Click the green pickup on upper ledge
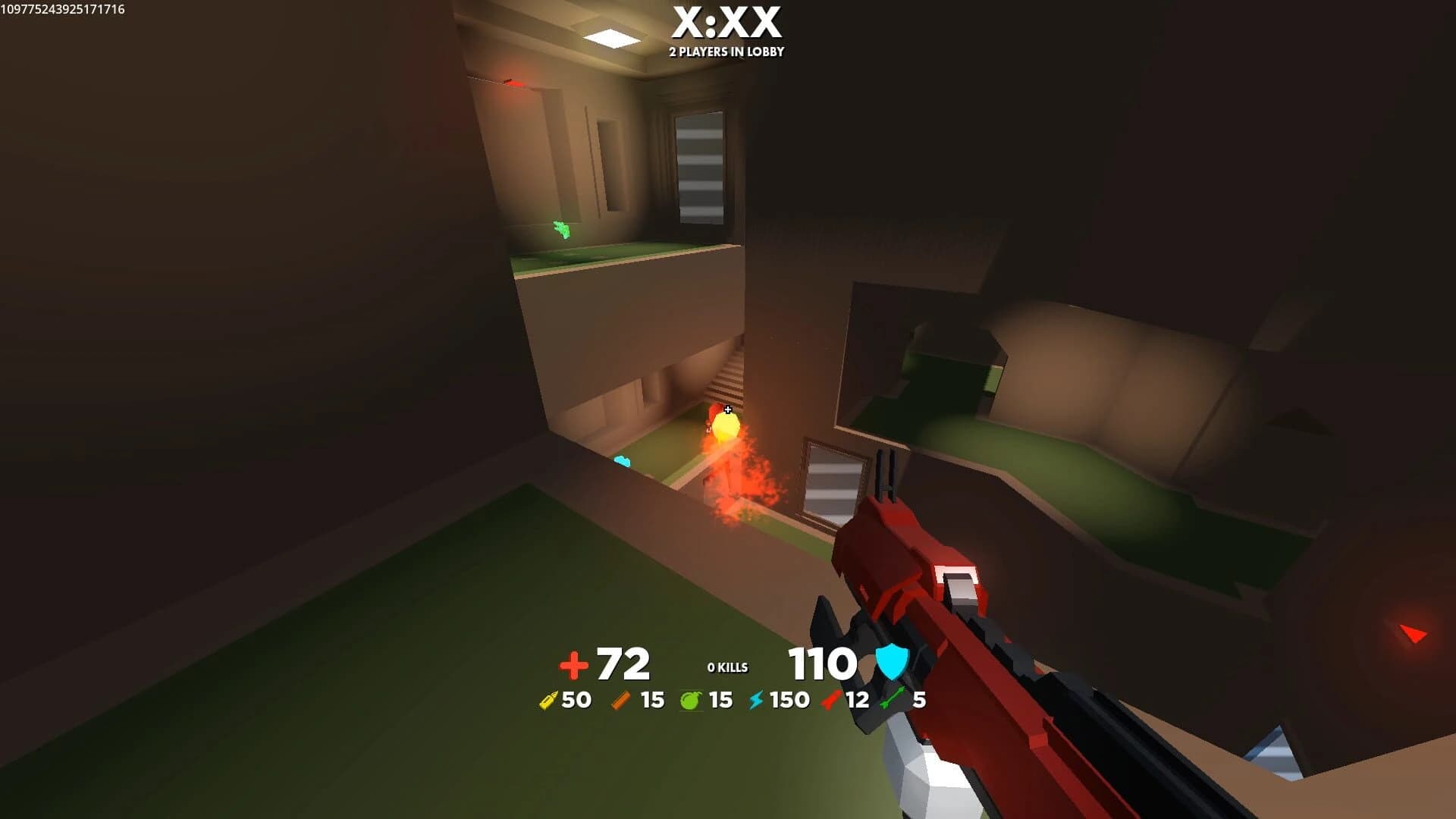The width and height of the screenshot is (1456, 819). tap(562, 228)
